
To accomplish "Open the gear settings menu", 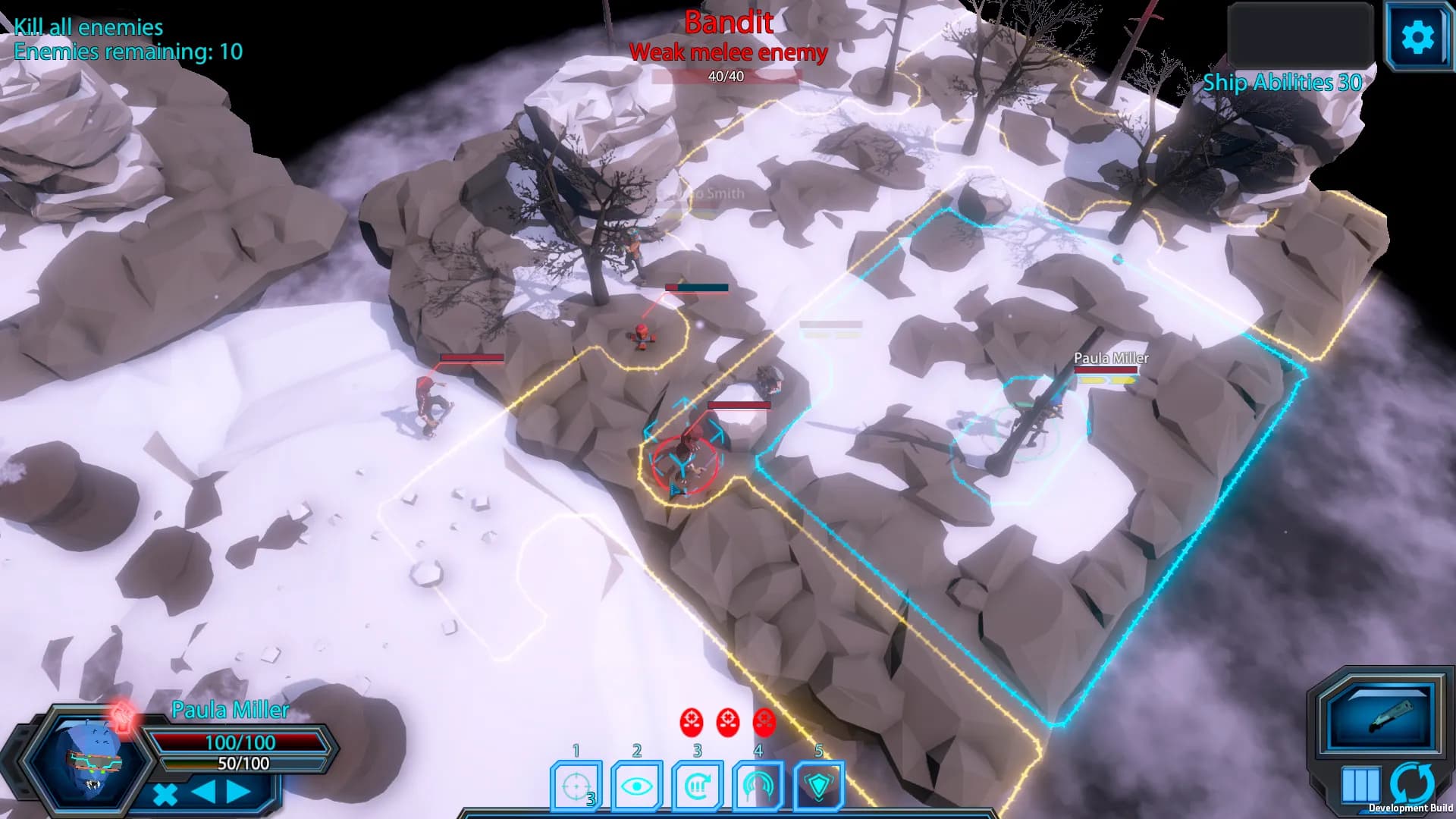I will [1417, 36].
